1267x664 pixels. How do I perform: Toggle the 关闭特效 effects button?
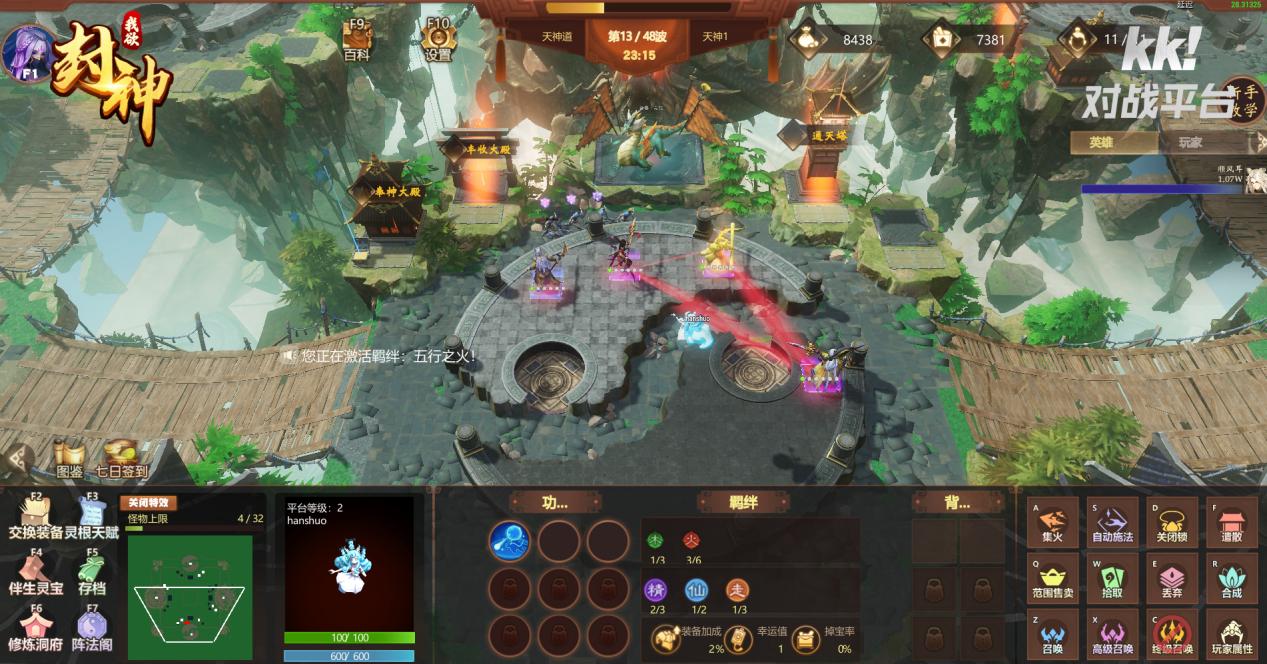tap(147, 503)
